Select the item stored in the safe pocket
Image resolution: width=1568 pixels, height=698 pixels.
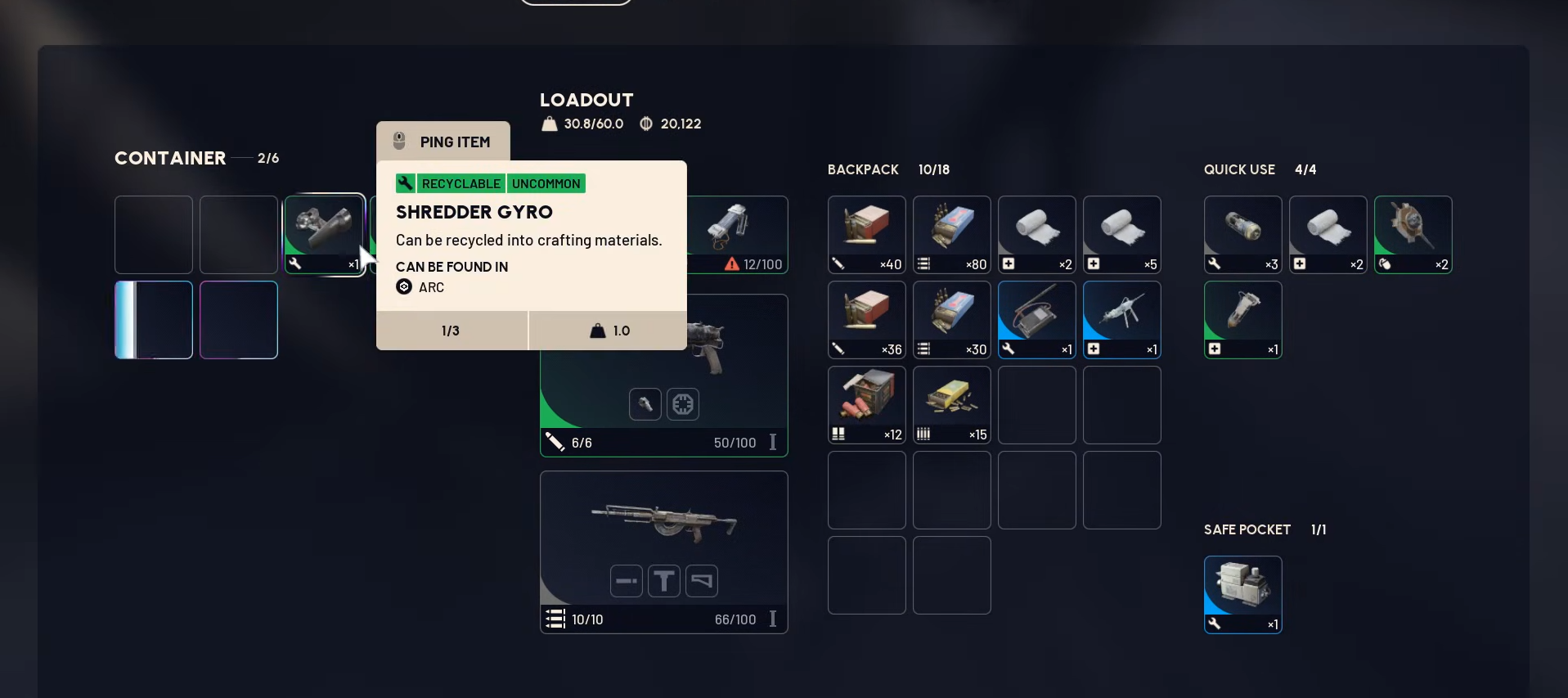pos(1242,594)
